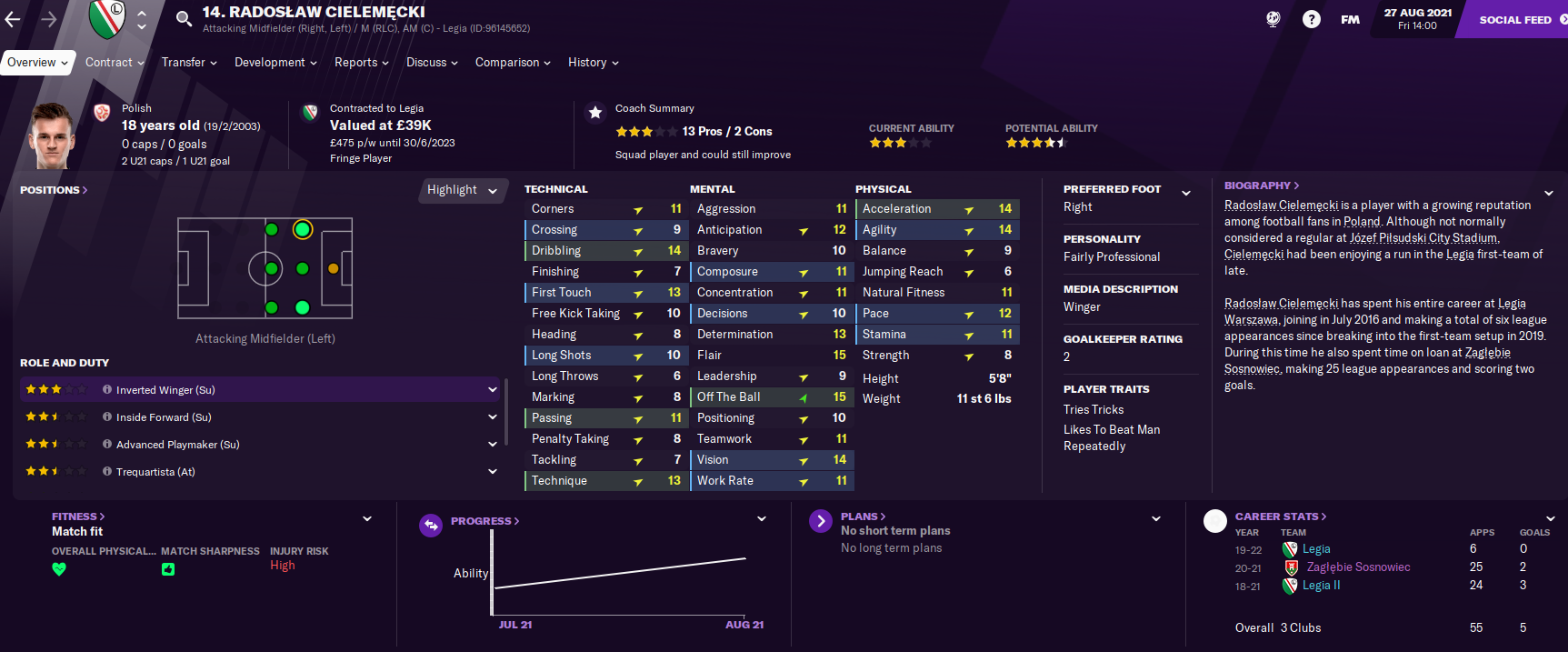Open the Positions panel heading
1568x652 pixels.
pyautogui.click(x=54, y=190)
